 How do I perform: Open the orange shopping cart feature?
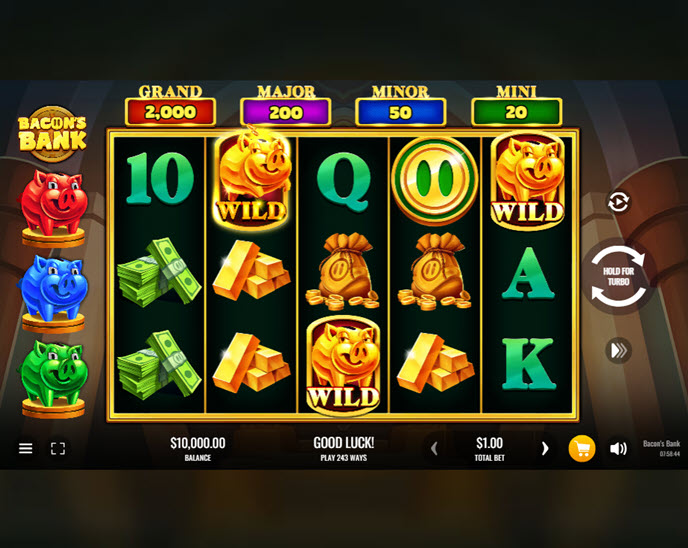pyautogui.click(x=582, y=449)
